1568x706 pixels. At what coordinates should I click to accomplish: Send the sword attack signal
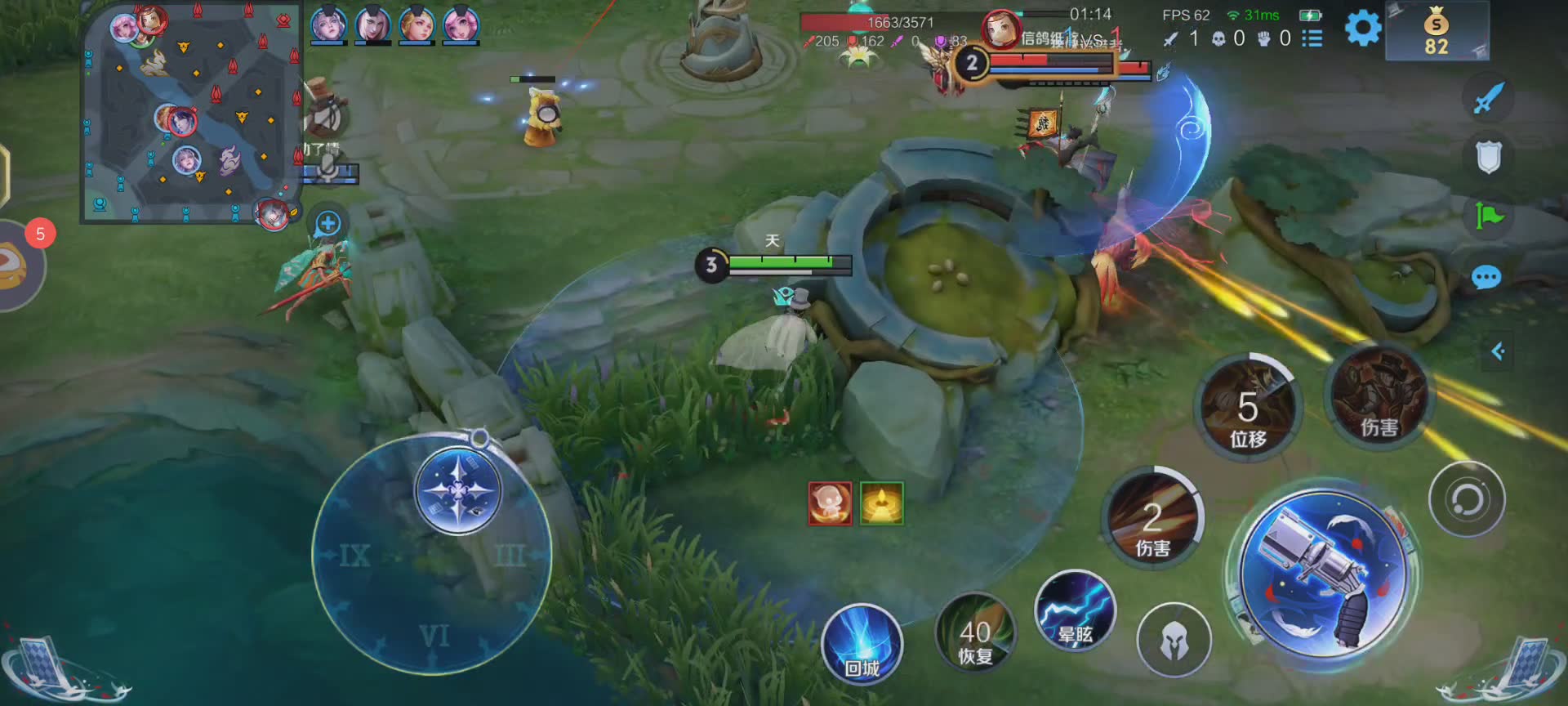1488,98
